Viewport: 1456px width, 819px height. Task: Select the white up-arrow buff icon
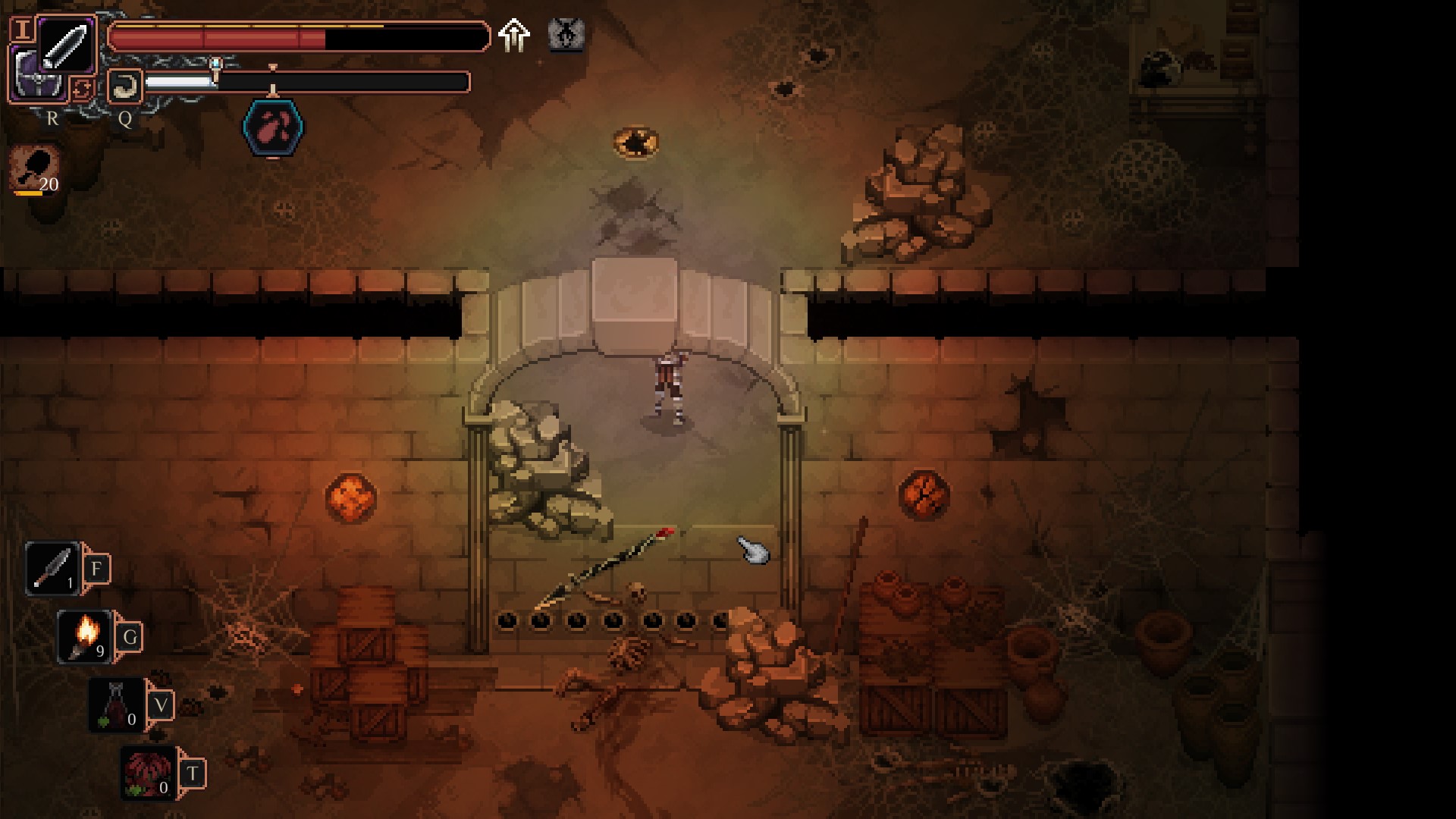[513, 35]
